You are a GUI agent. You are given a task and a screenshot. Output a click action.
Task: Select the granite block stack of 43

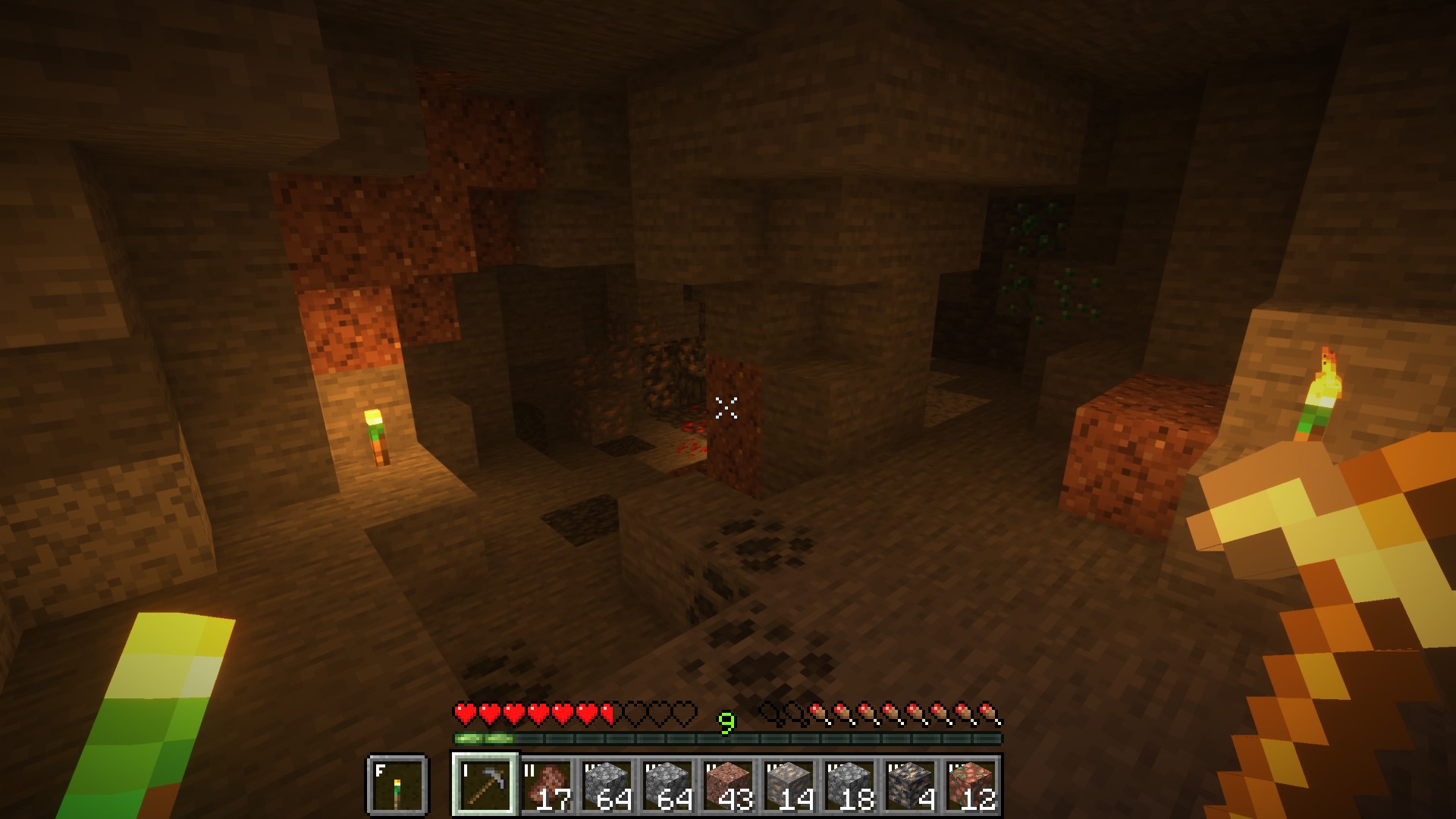(729, 785)
